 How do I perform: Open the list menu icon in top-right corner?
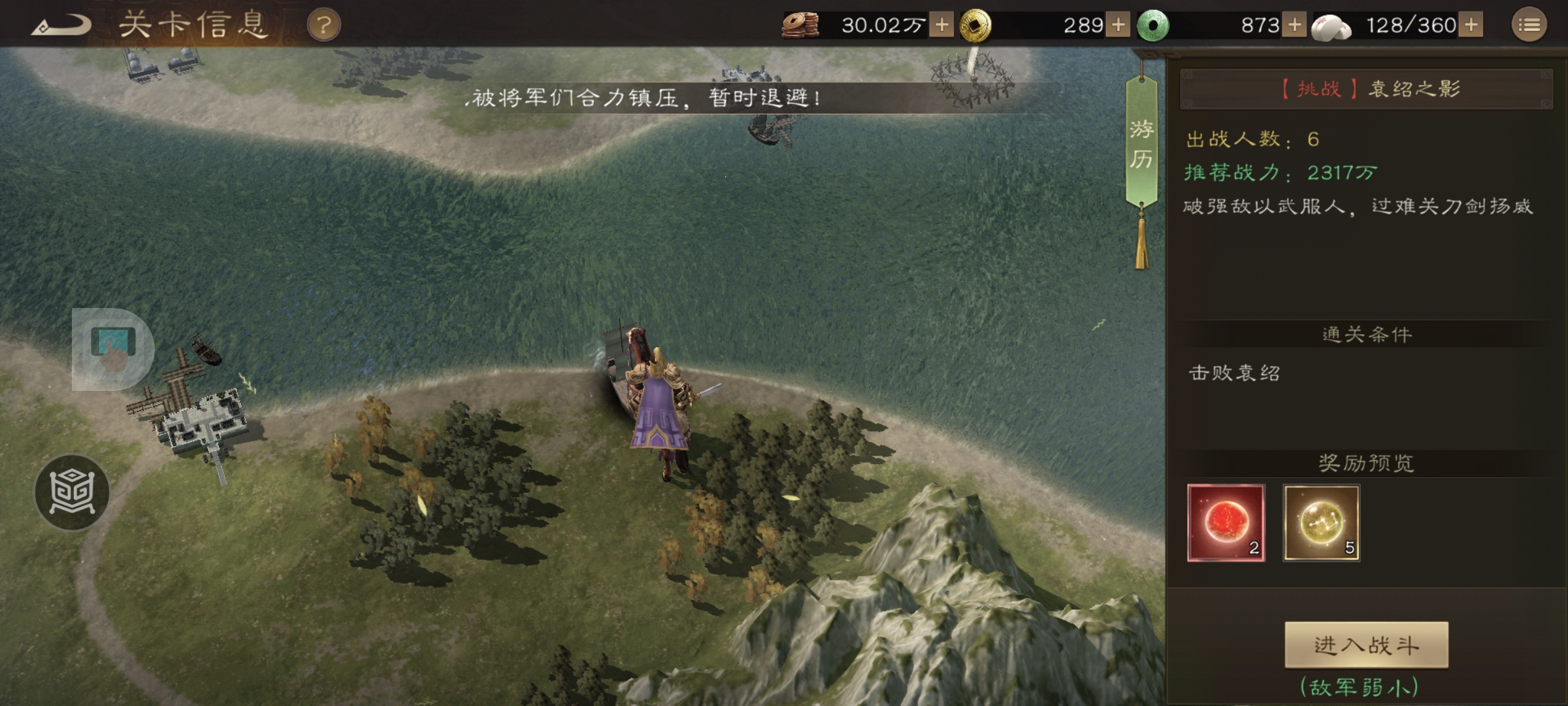pyautogui.click(x=1529, y=25)
